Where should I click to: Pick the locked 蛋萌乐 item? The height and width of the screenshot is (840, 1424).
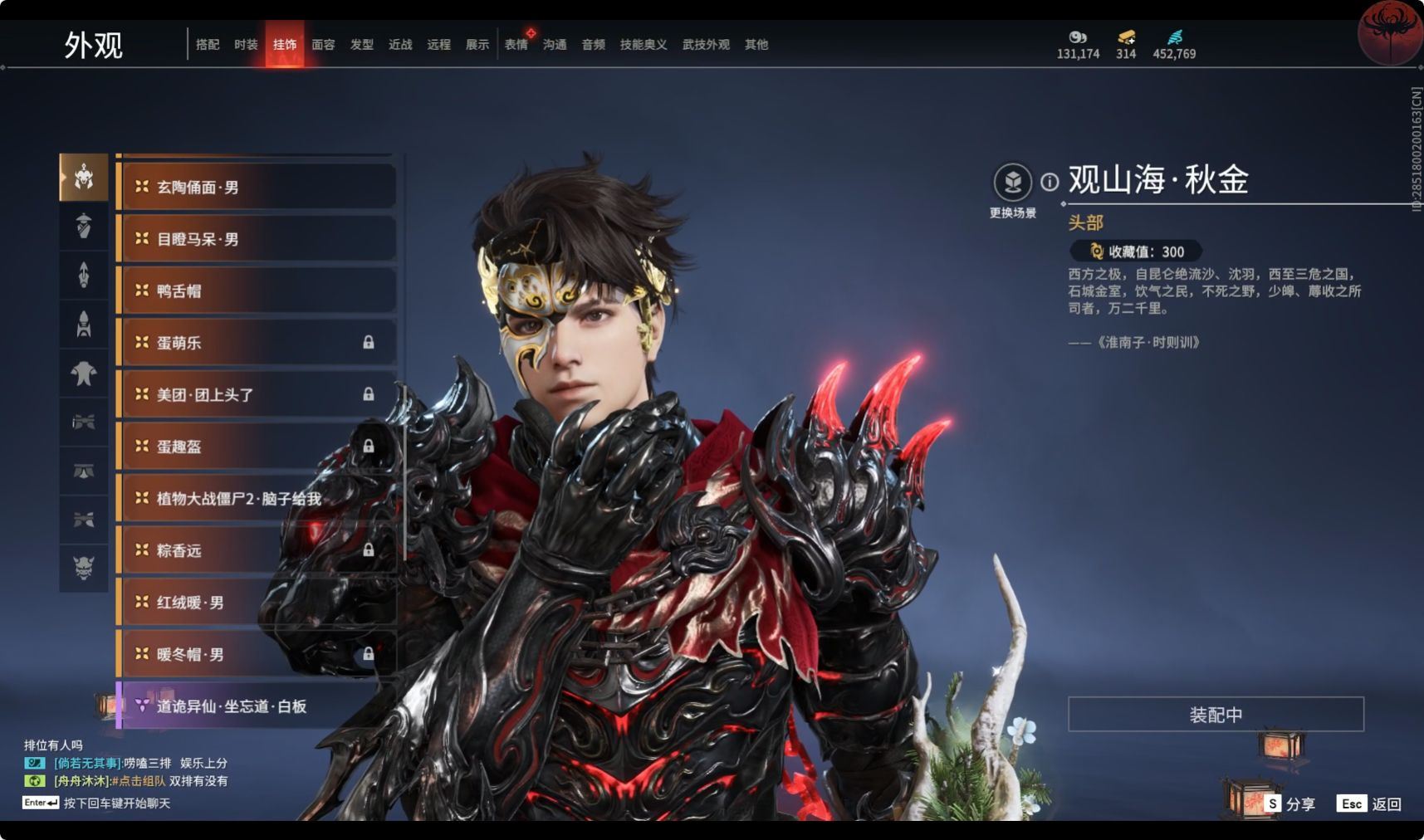[x=256, y=343]
